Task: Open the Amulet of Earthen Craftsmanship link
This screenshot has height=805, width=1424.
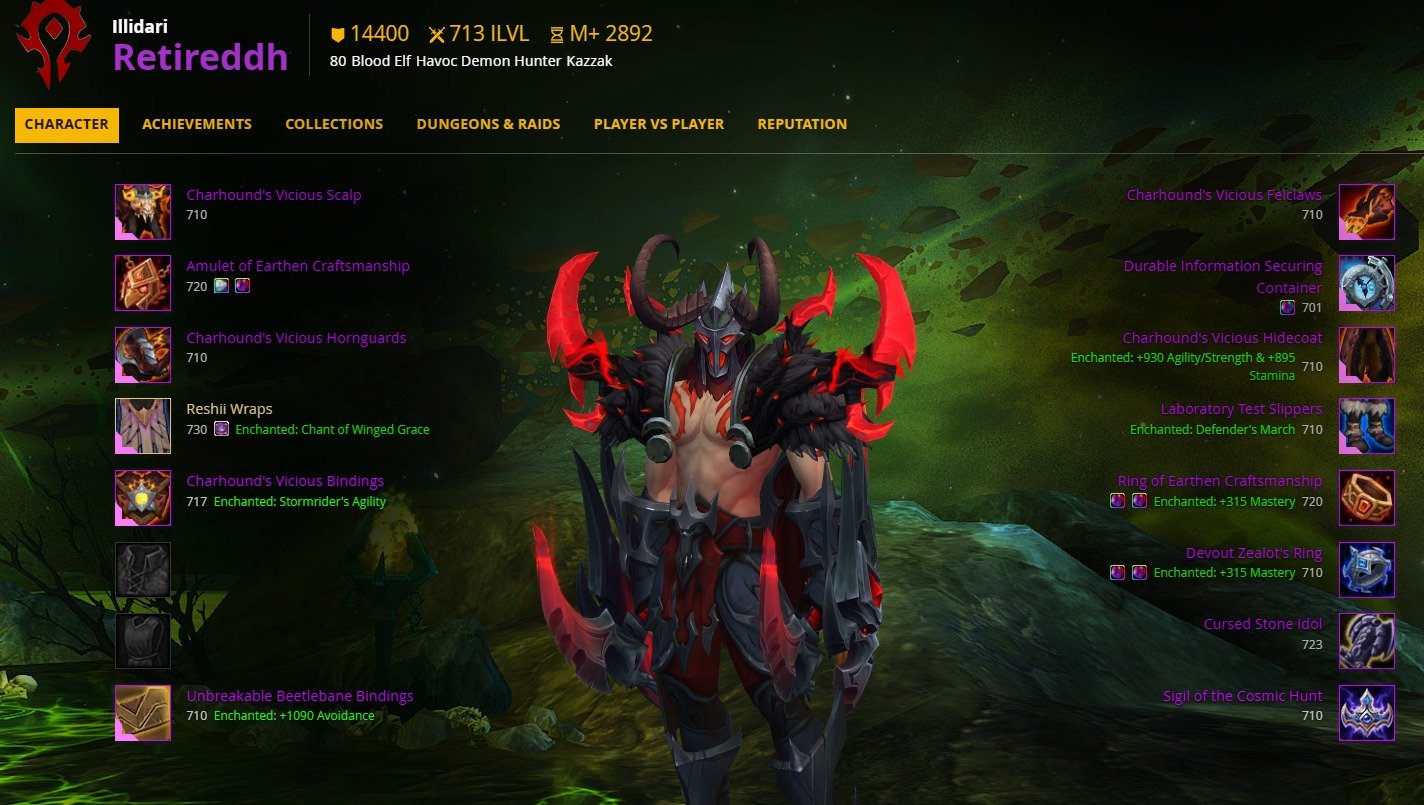Action: (297, 265)
